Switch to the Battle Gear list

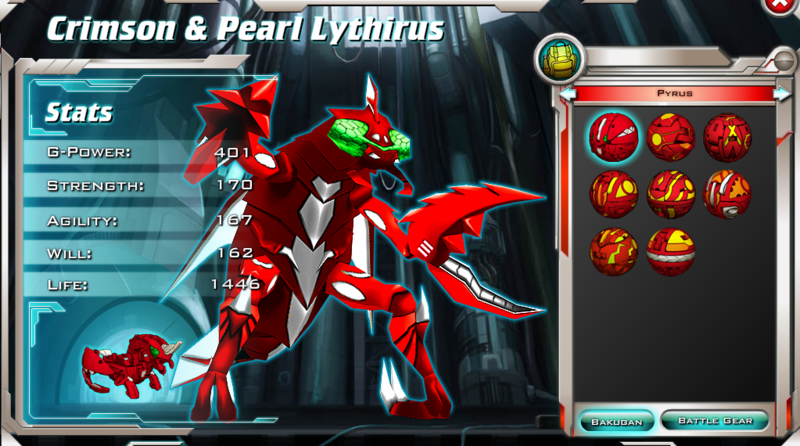point(715,420)
